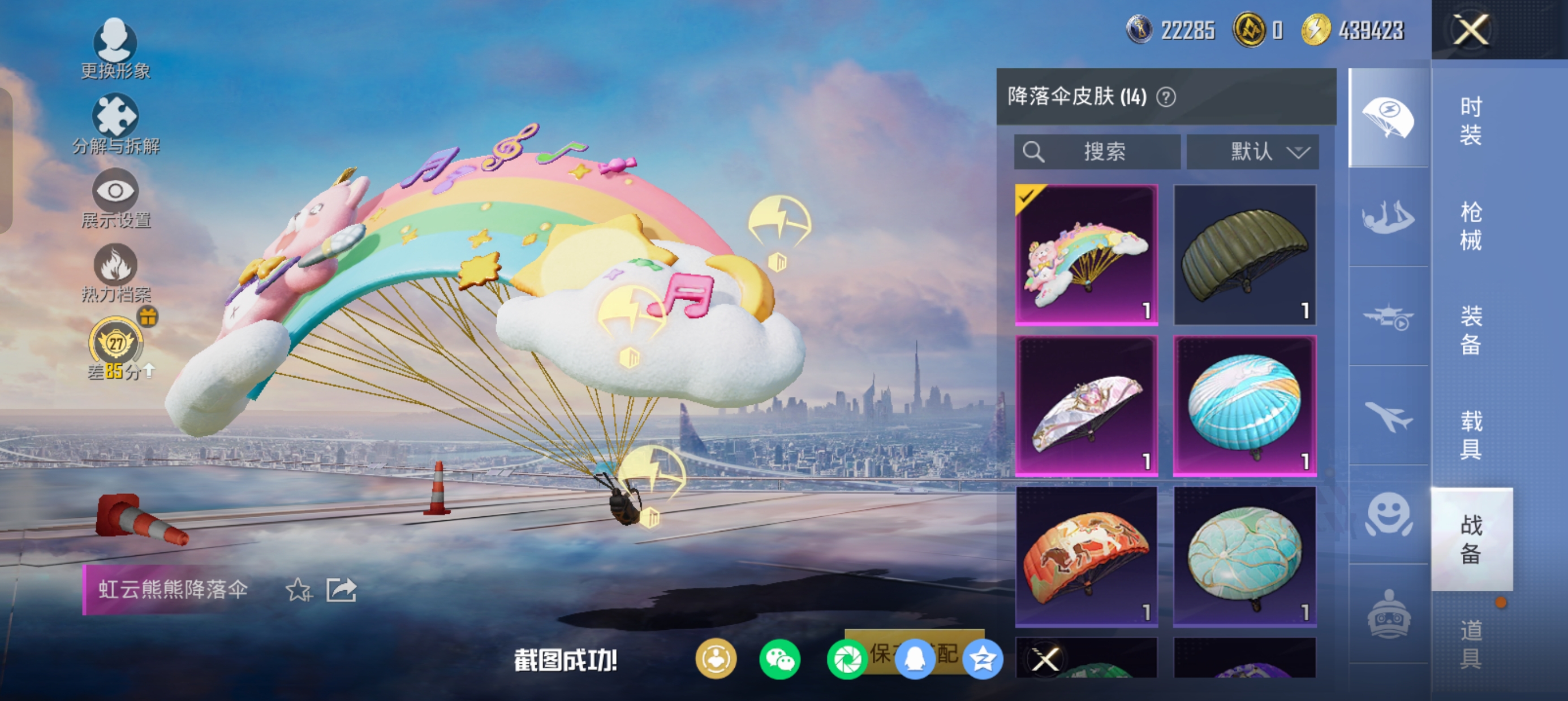Select the rainbow bear parachute skin
Image resolution: width=1568 pixels, height=701 pixels.
click(1087, 254)
